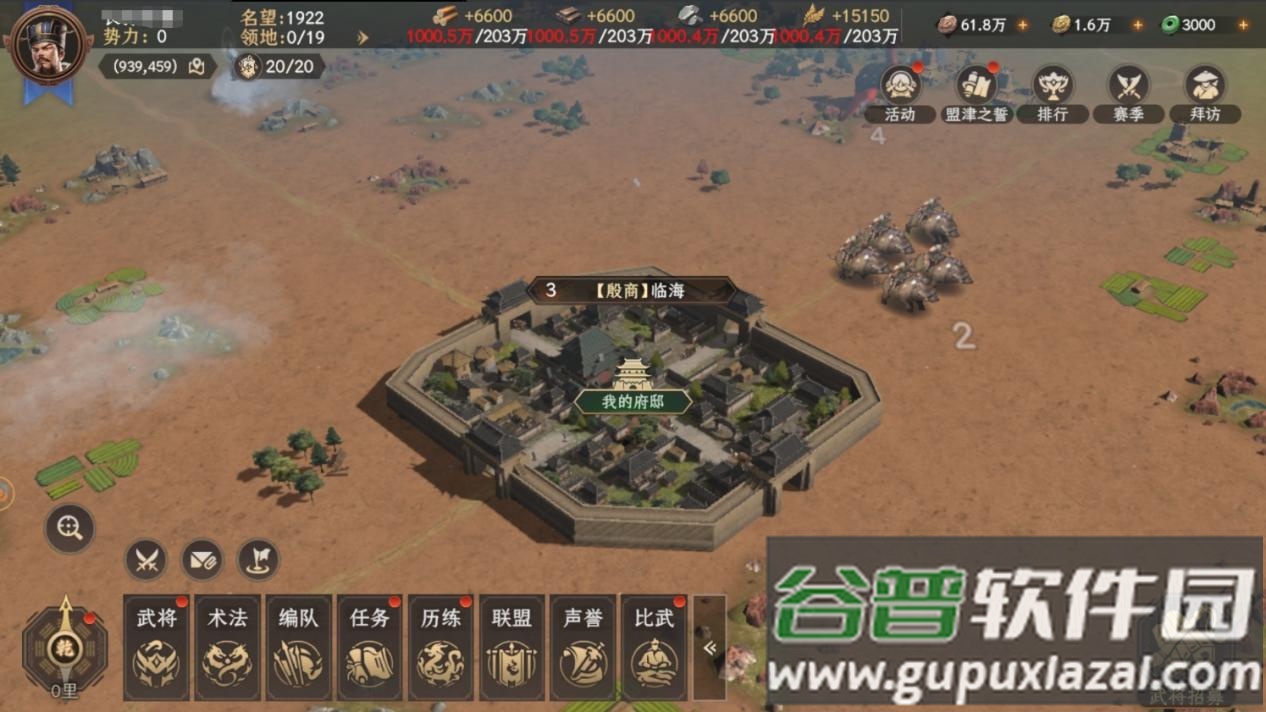Open the 联盟 alliance menu
This screenshot has height=712, width=1266.
point(511,647)
